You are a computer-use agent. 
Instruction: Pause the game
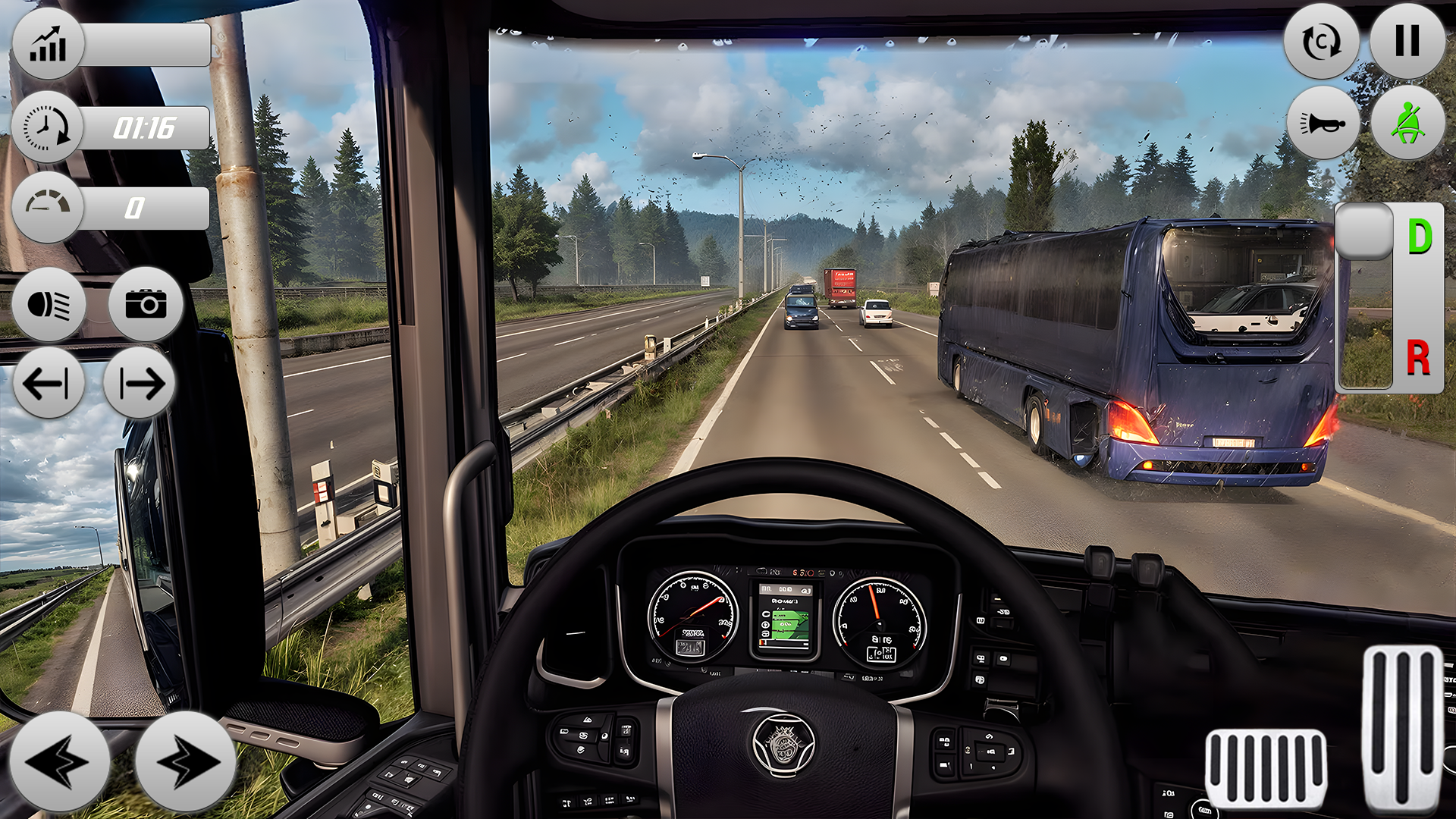click(1407, 41)
